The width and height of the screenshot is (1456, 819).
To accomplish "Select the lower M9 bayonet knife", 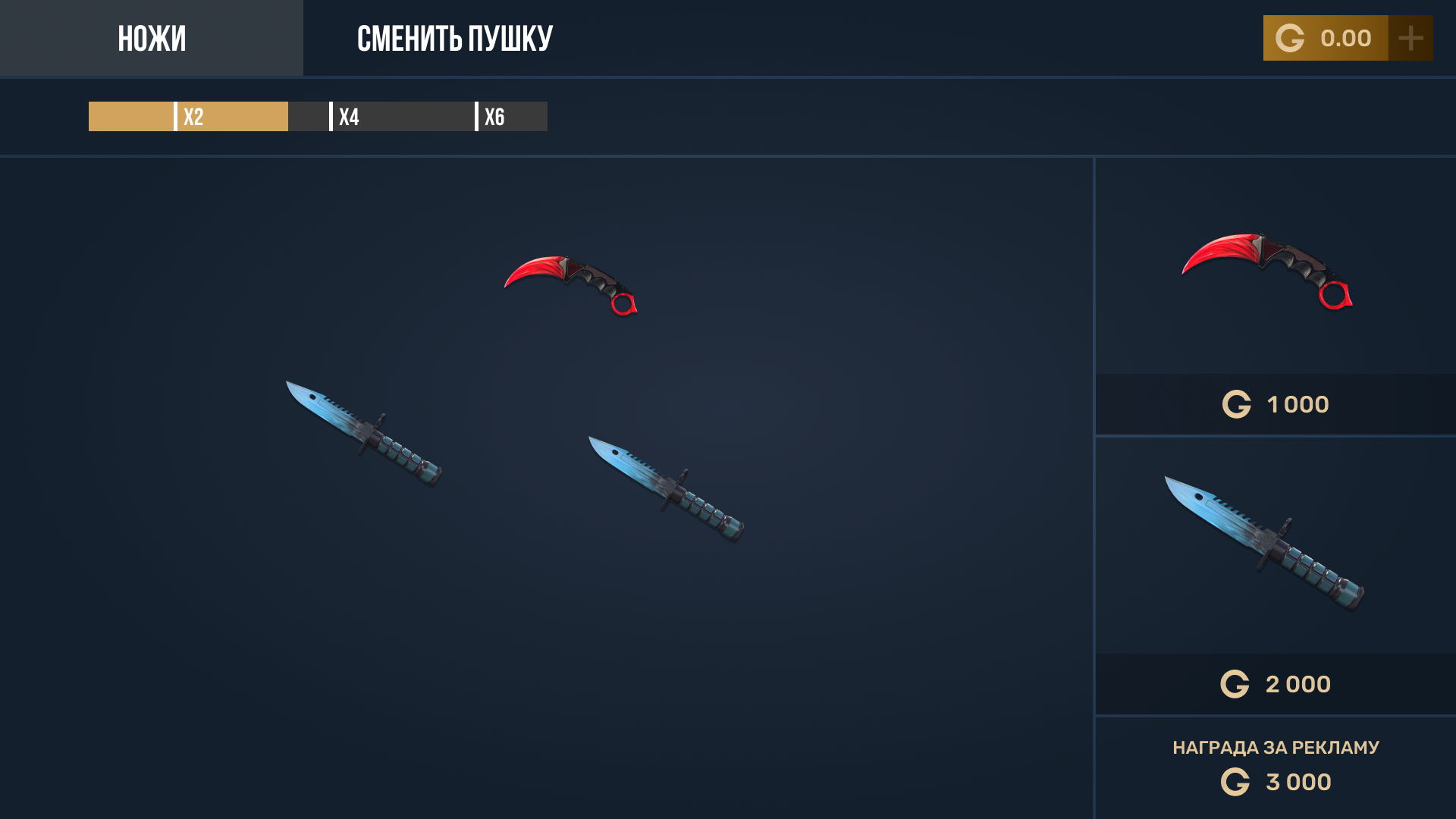I will 667,485.
